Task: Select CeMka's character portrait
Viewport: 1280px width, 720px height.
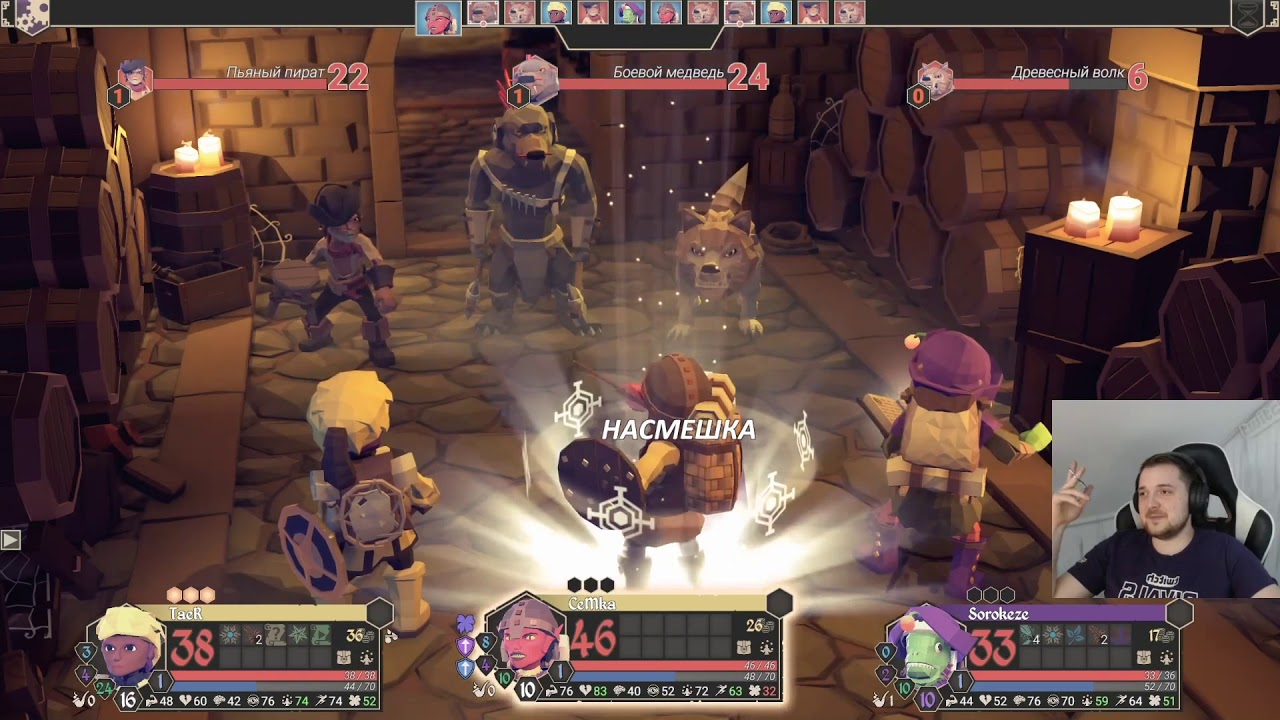Action: coord(527,640)
